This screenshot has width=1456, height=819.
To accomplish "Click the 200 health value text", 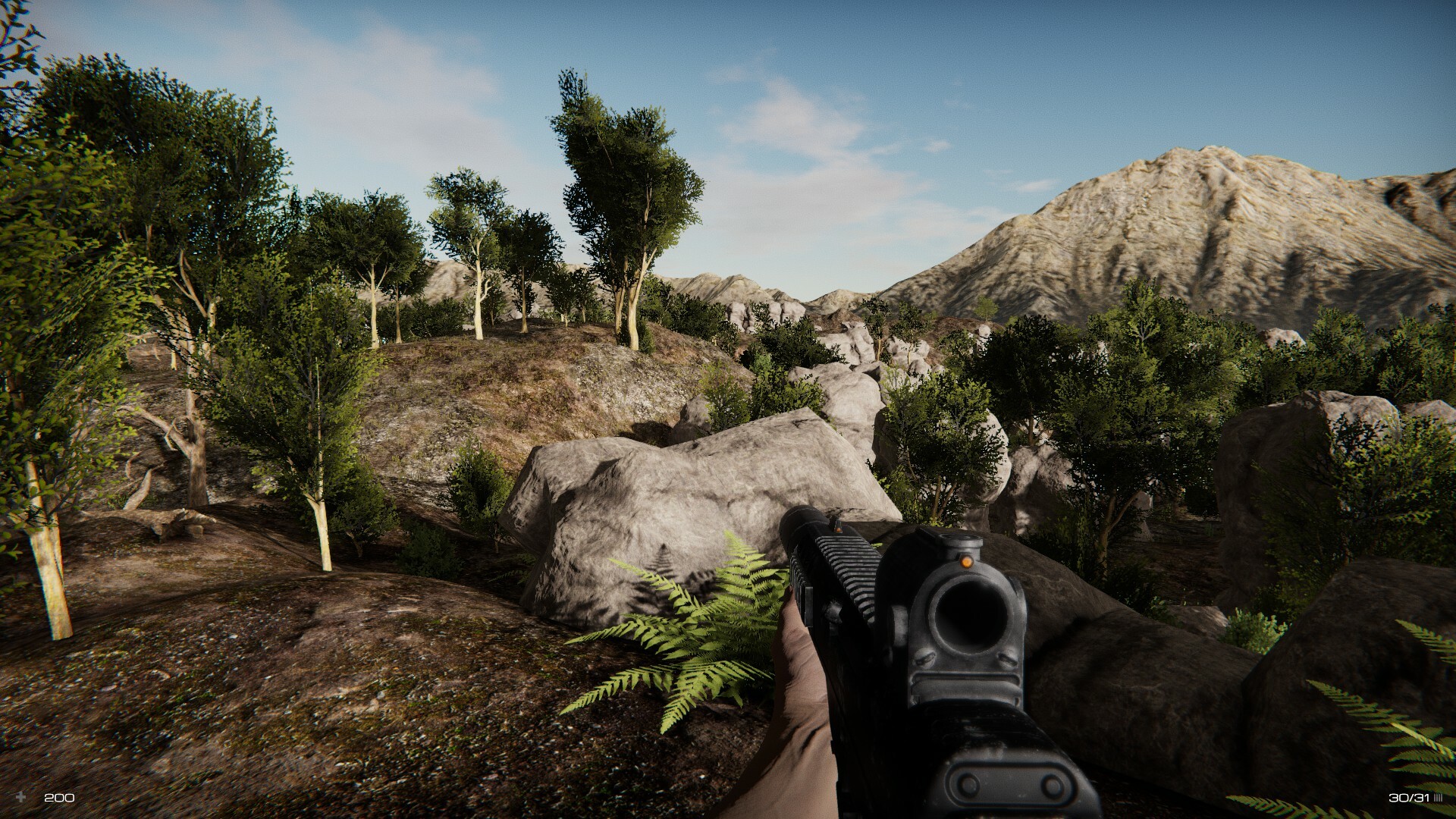I will tap(58, 797).
